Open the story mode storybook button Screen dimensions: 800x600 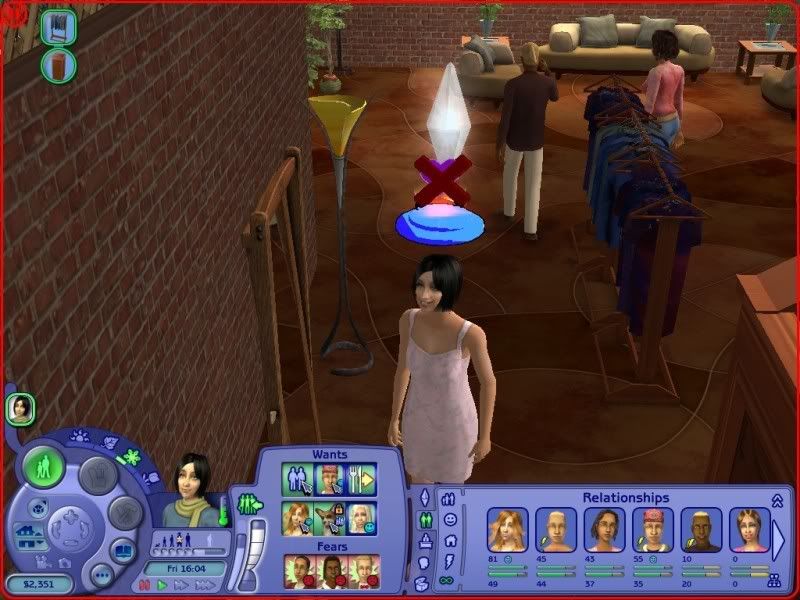click(121, 551)
